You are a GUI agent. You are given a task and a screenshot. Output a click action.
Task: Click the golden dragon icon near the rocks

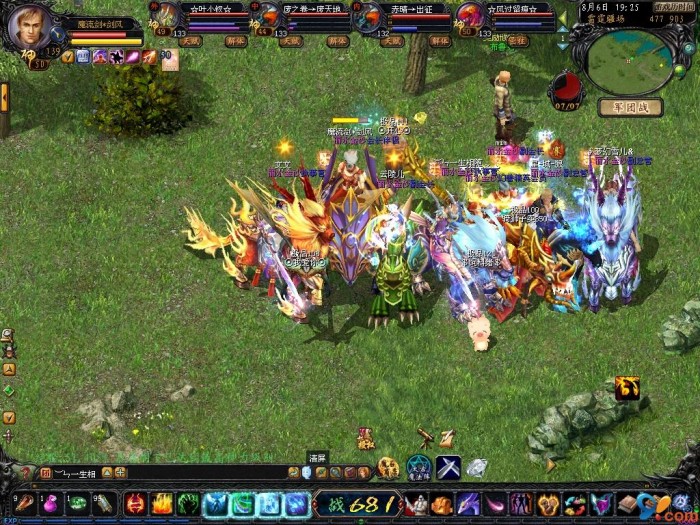pos(628,388)
